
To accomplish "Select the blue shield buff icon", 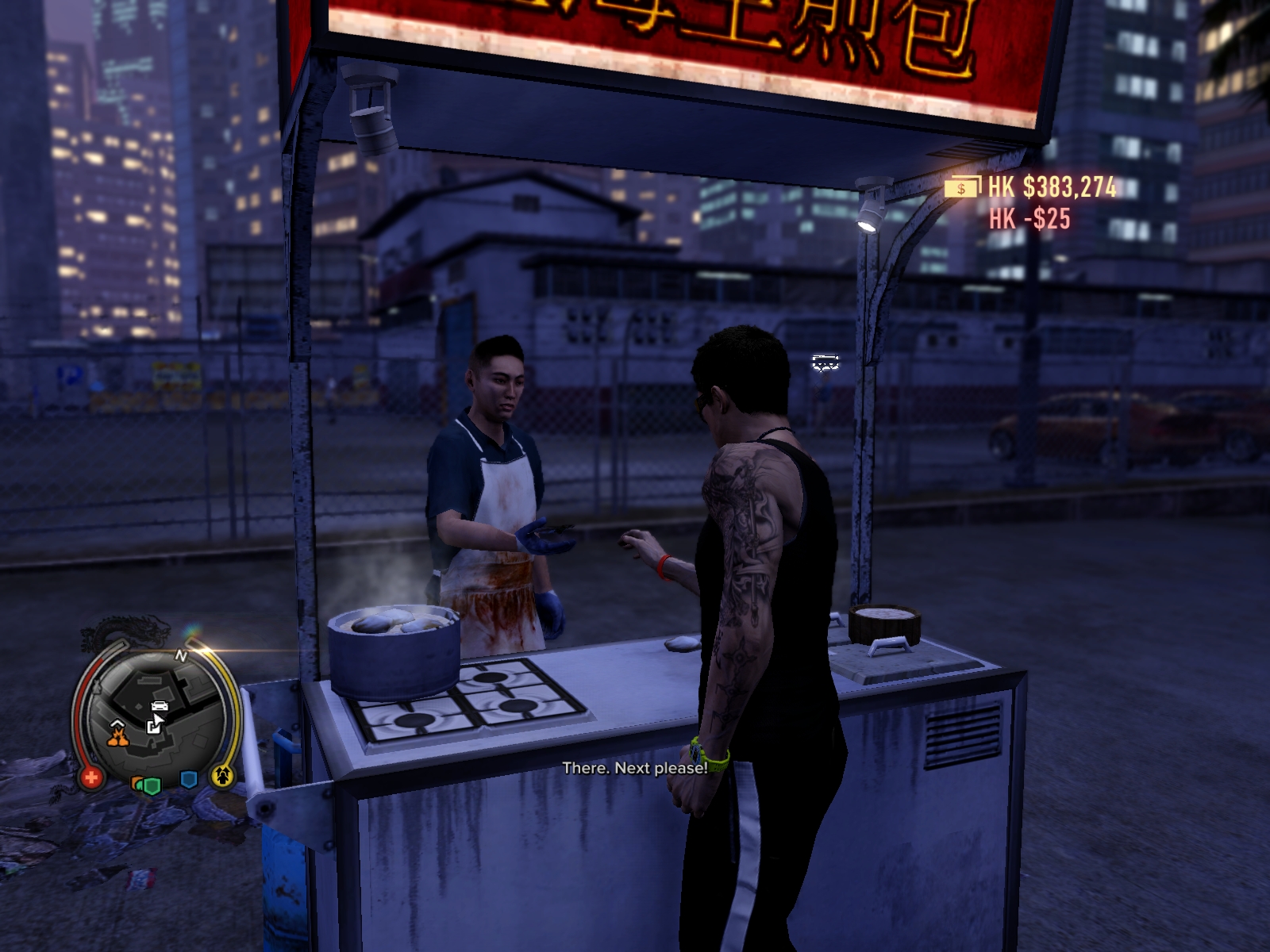I will coord(188,780).
